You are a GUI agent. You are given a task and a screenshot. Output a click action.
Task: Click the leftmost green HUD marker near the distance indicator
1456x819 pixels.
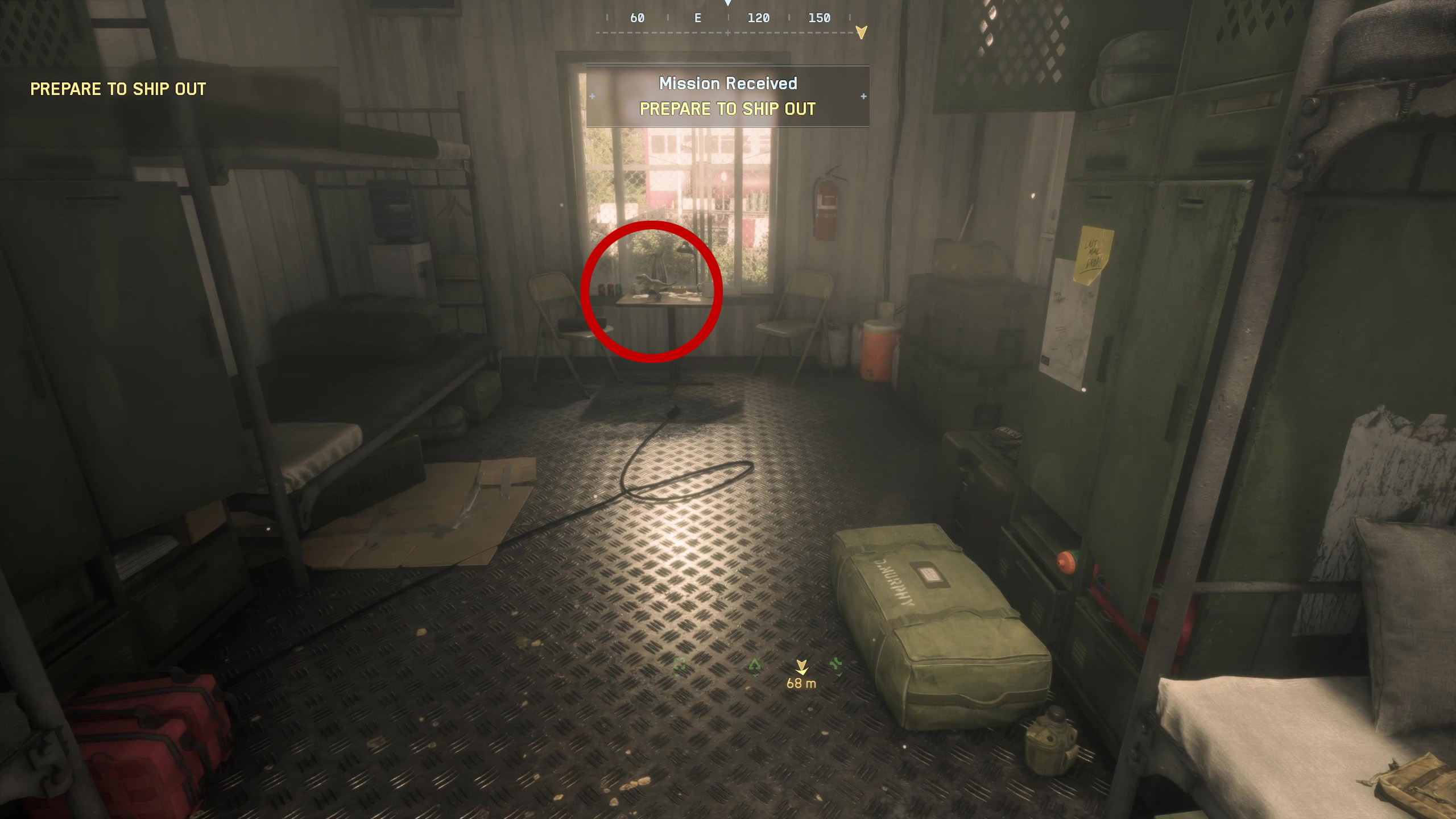[x=680, y=667]
